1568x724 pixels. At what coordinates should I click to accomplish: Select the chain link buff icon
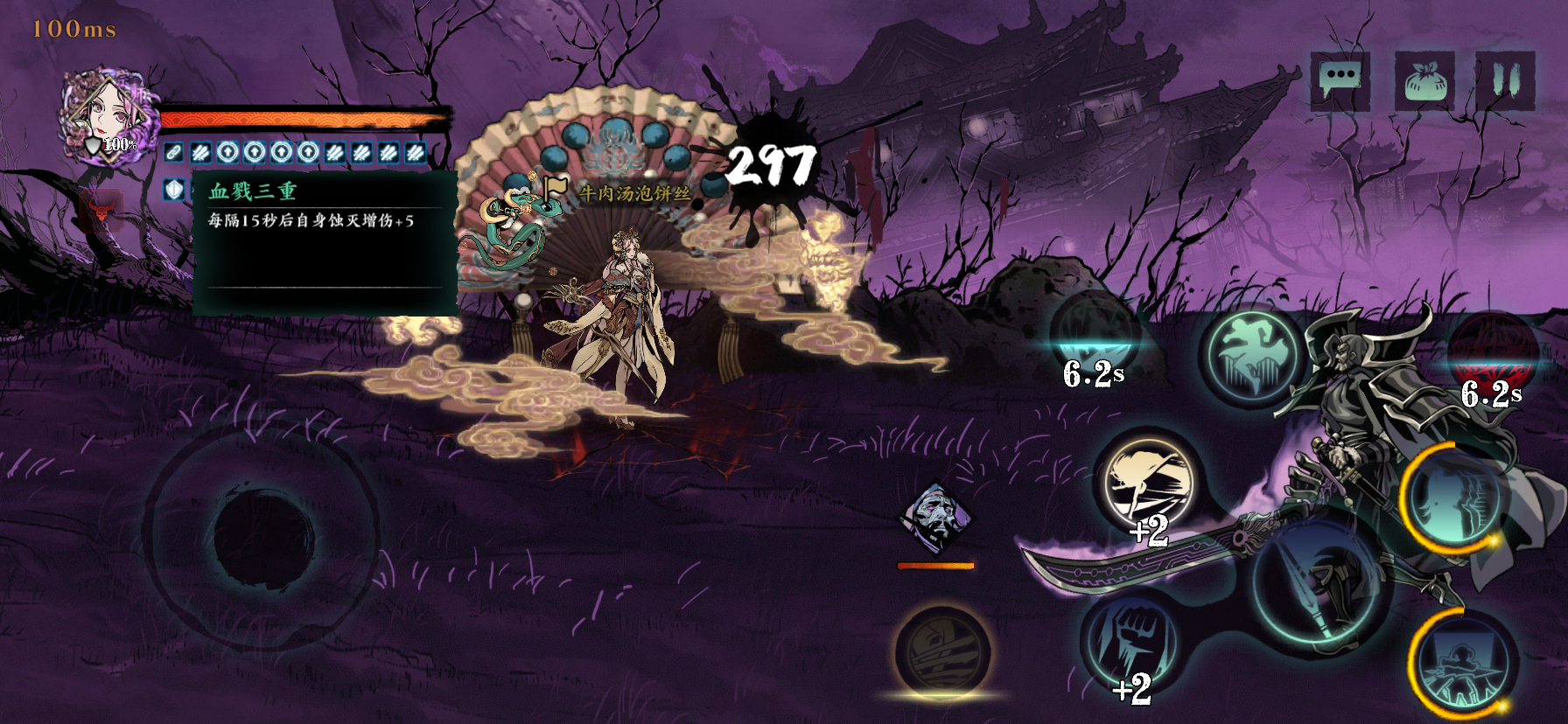(x=174, y=152)
